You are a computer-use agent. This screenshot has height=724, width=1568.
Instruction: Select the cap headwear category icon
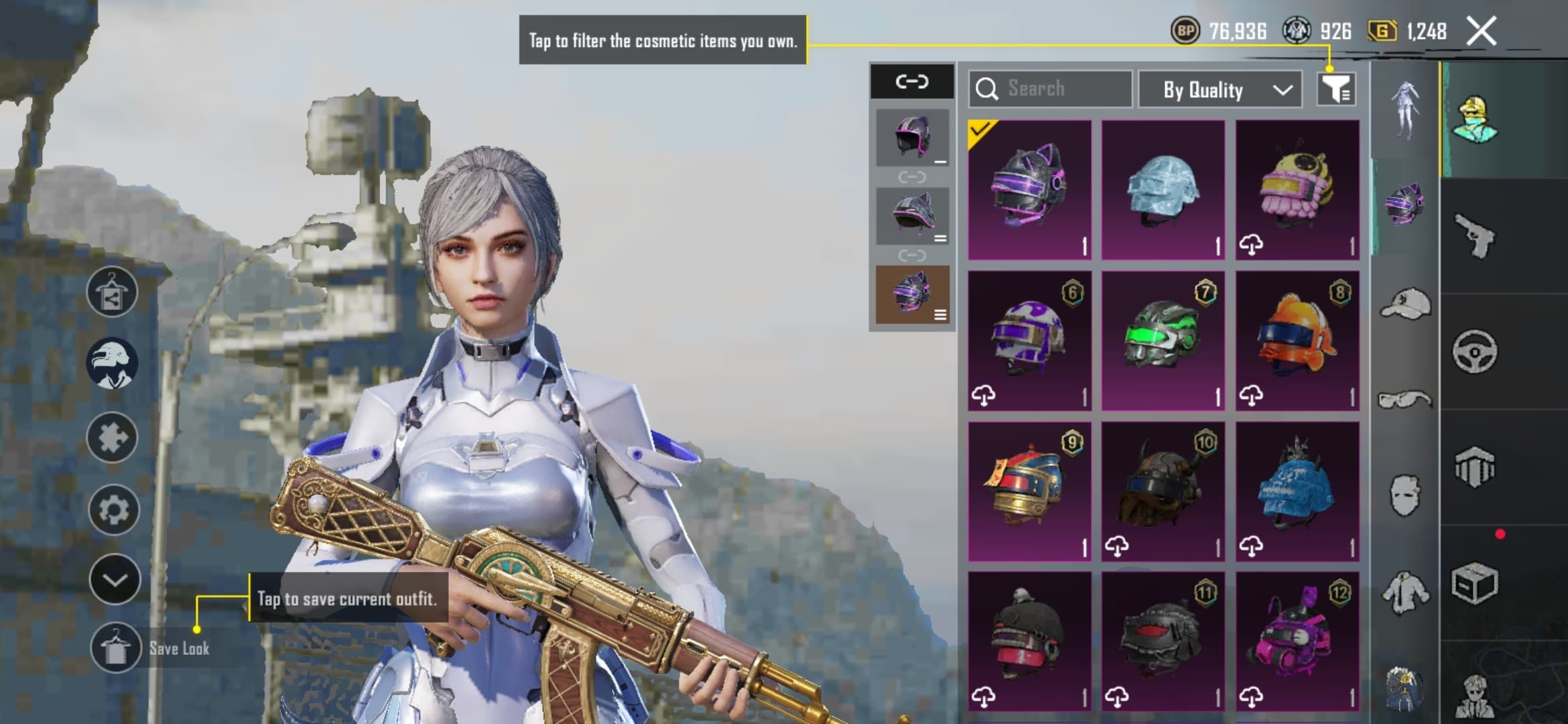(x=1405, y=303)
